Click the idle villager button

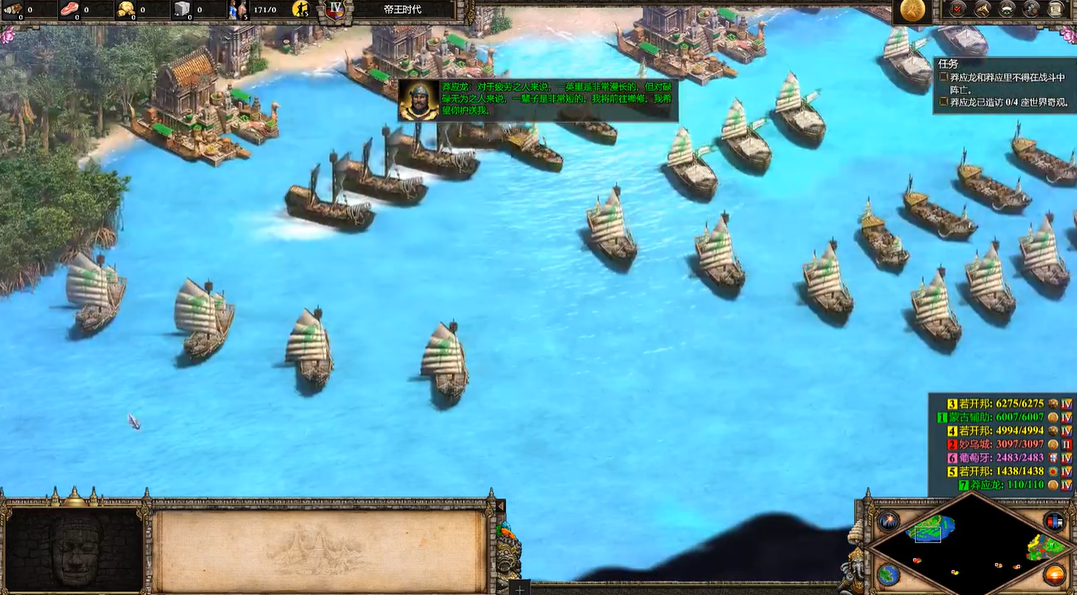300,10
